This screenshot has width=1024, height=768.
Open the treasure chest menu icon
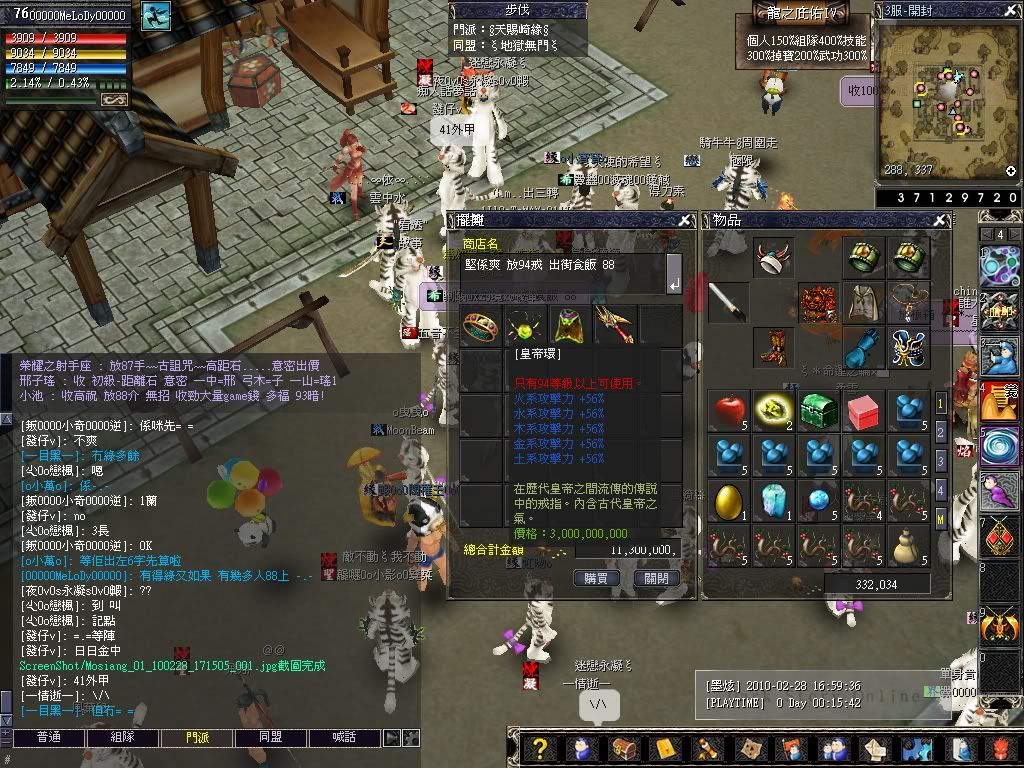pos(622,748)
